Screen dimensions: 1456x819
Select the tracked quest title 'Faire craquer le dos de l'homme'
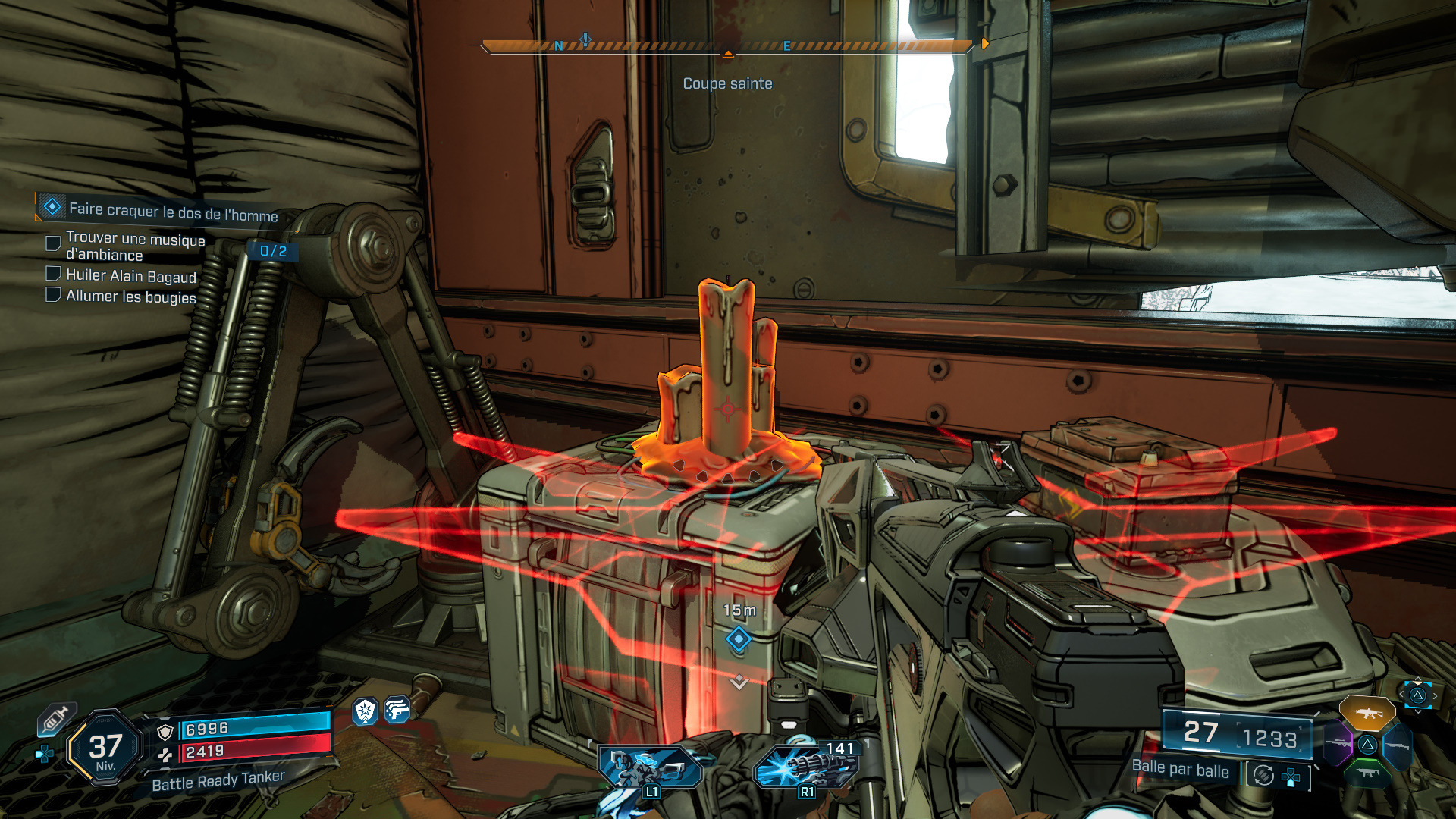tap(173, 212)
